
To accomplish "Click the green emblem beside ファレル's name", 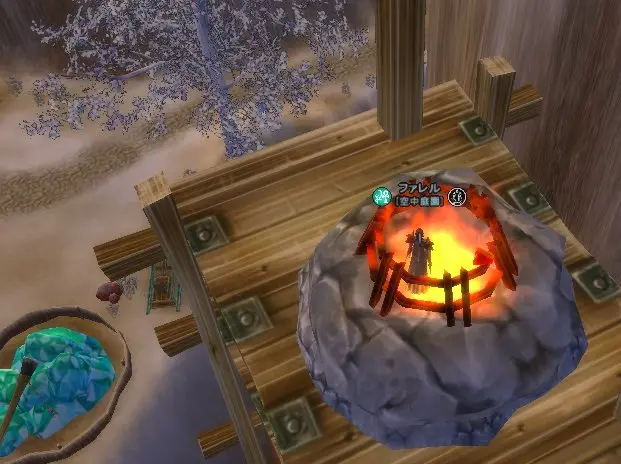I will coord(381,196).
